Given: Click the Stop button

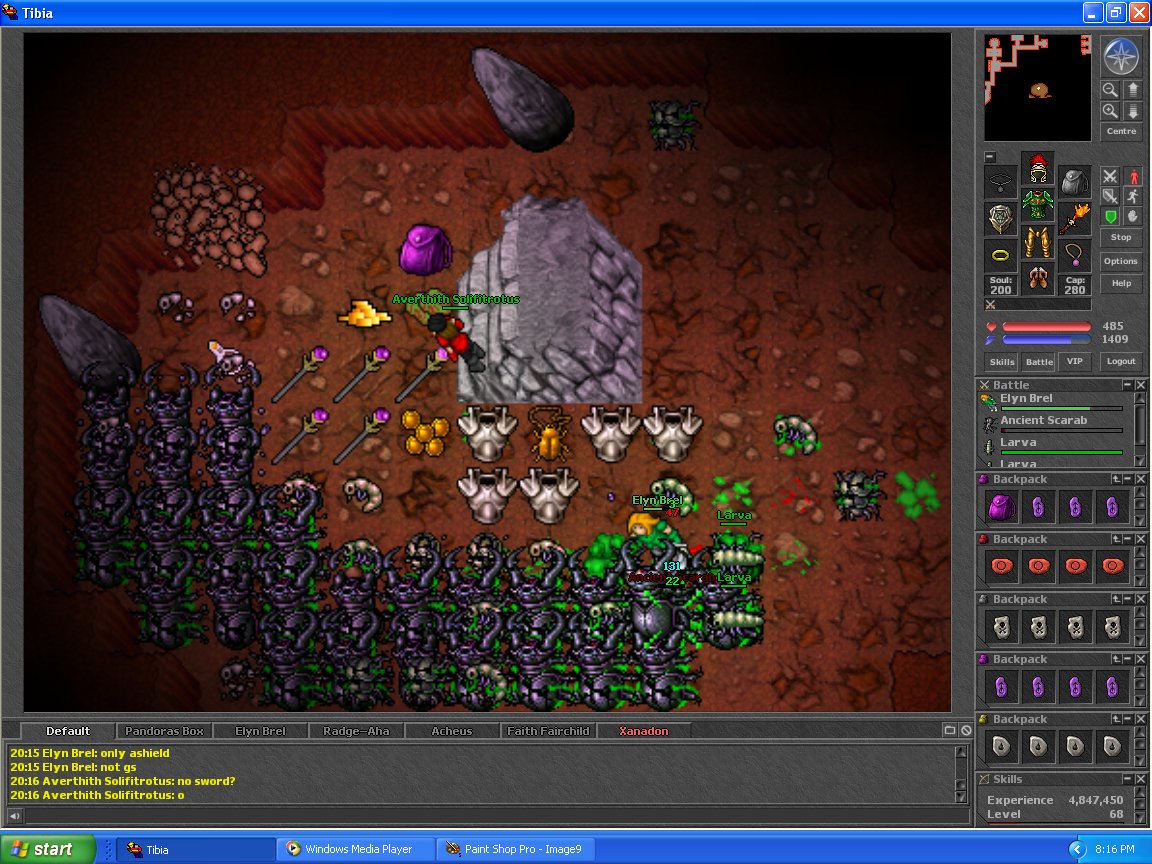Looking at the screenshot, I should click(x=1121, y=238).
